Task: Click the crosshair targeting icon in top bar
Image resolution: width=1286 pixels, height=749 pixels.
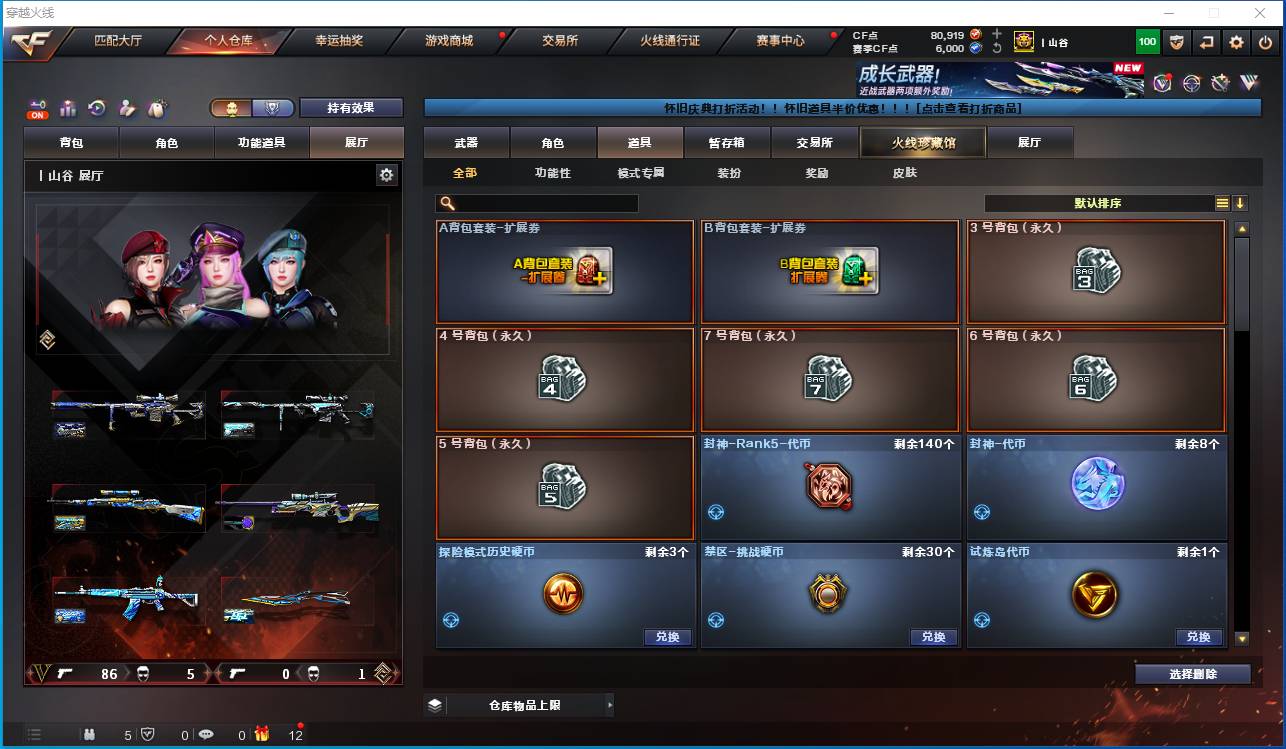Action: click(x=1190, y=82)
